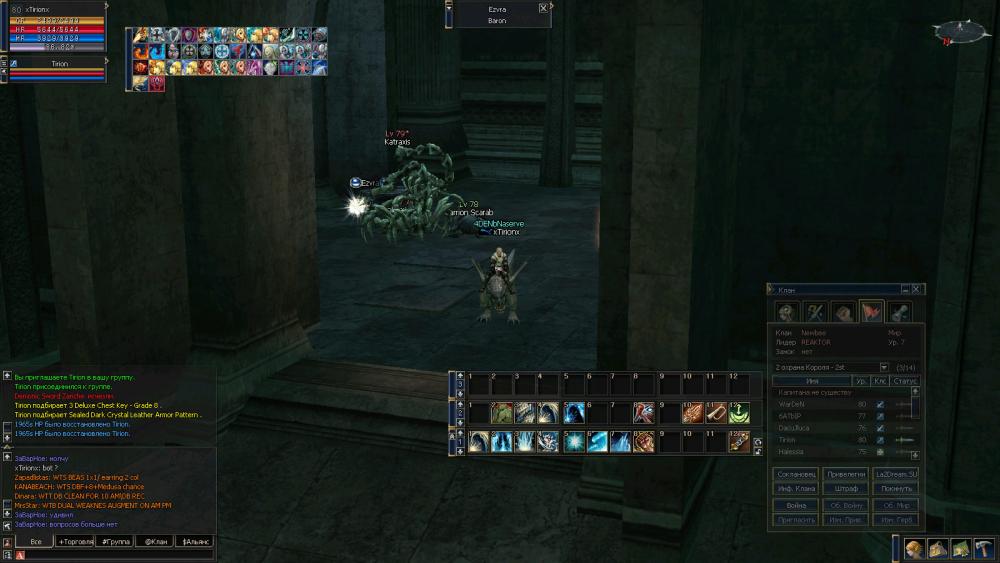The height and width of the screenshot is (563, 1000).
Task: Open the Инф. Клана panel
Action: [796, 489]
